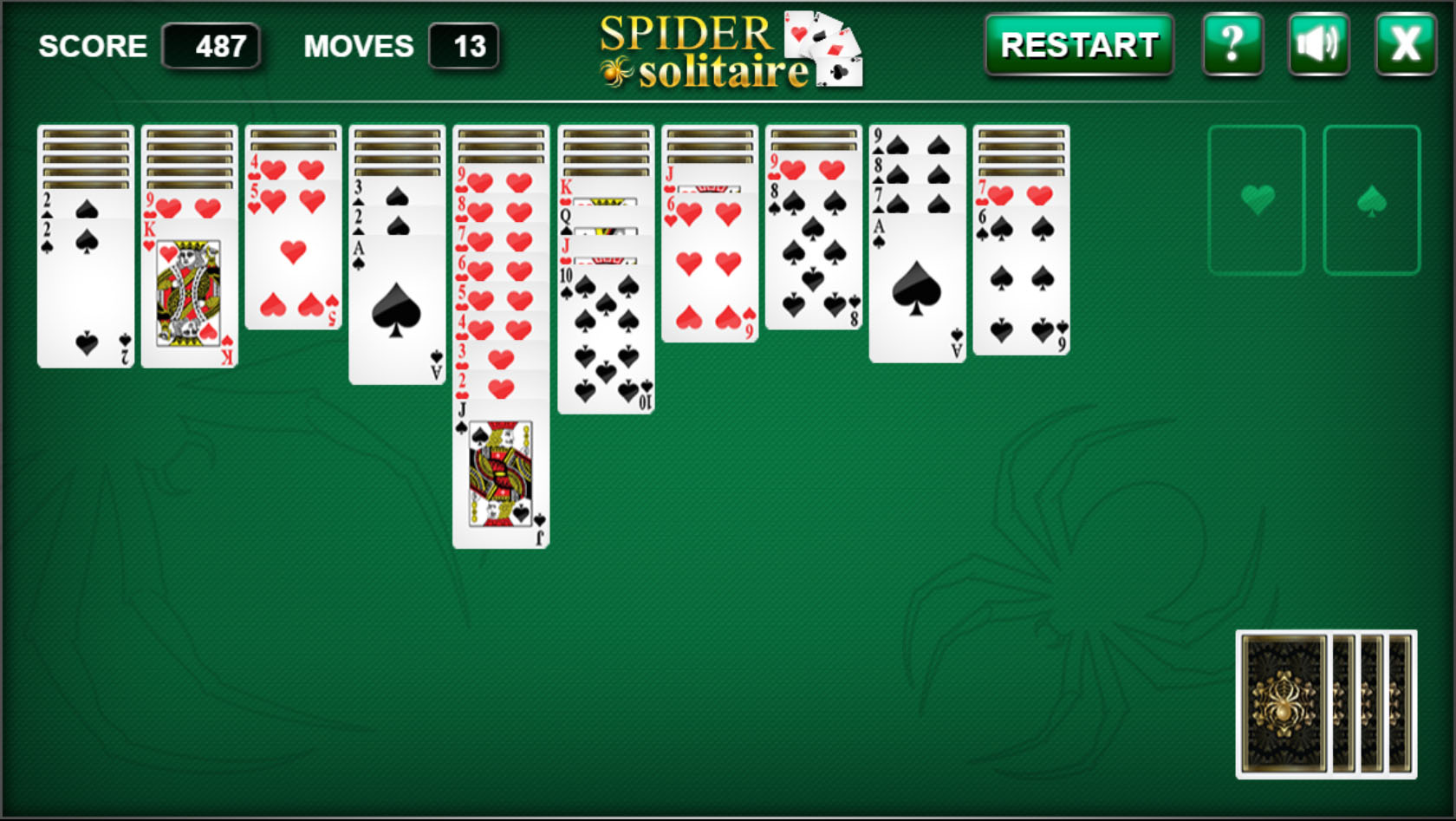Click the score display showing 487
This screenshot has height=821, width=1456.
211,47
